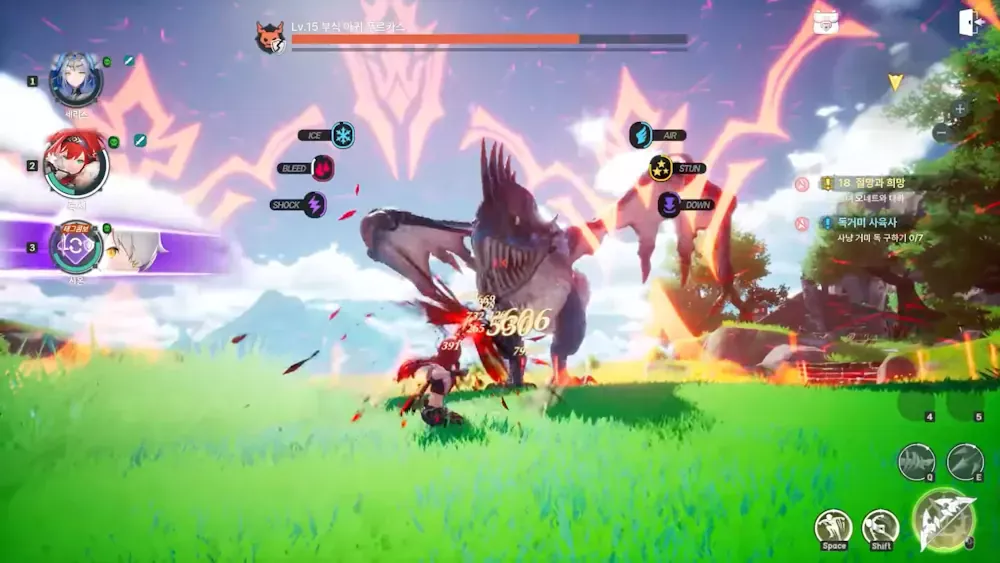Viewport: 1000px width, 563px height.
Task: Zoom out with the minus button
Action: 941,131
